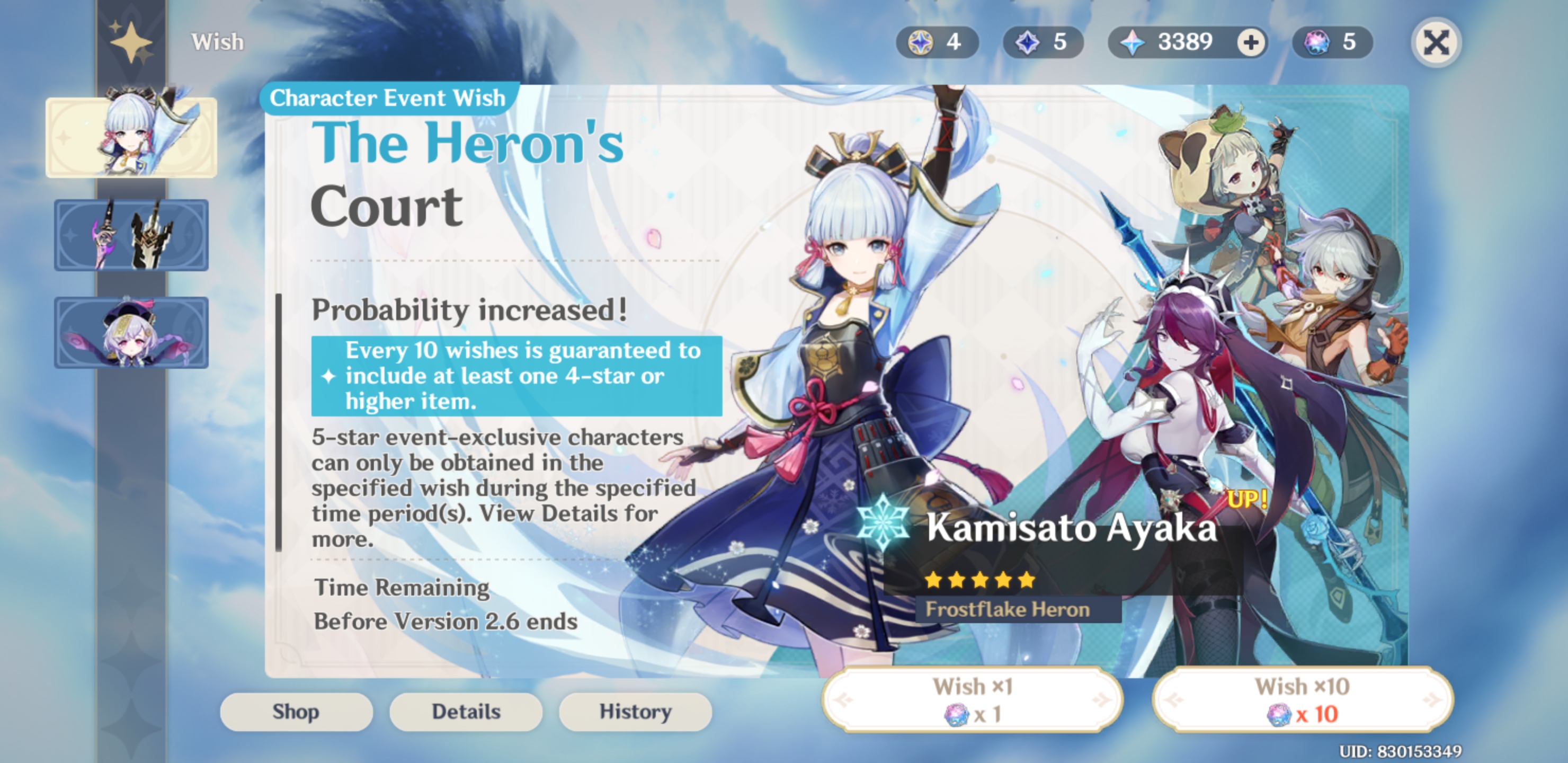Exit the wish screen with the X button

pyautogui.click(x=1437, y=41)
